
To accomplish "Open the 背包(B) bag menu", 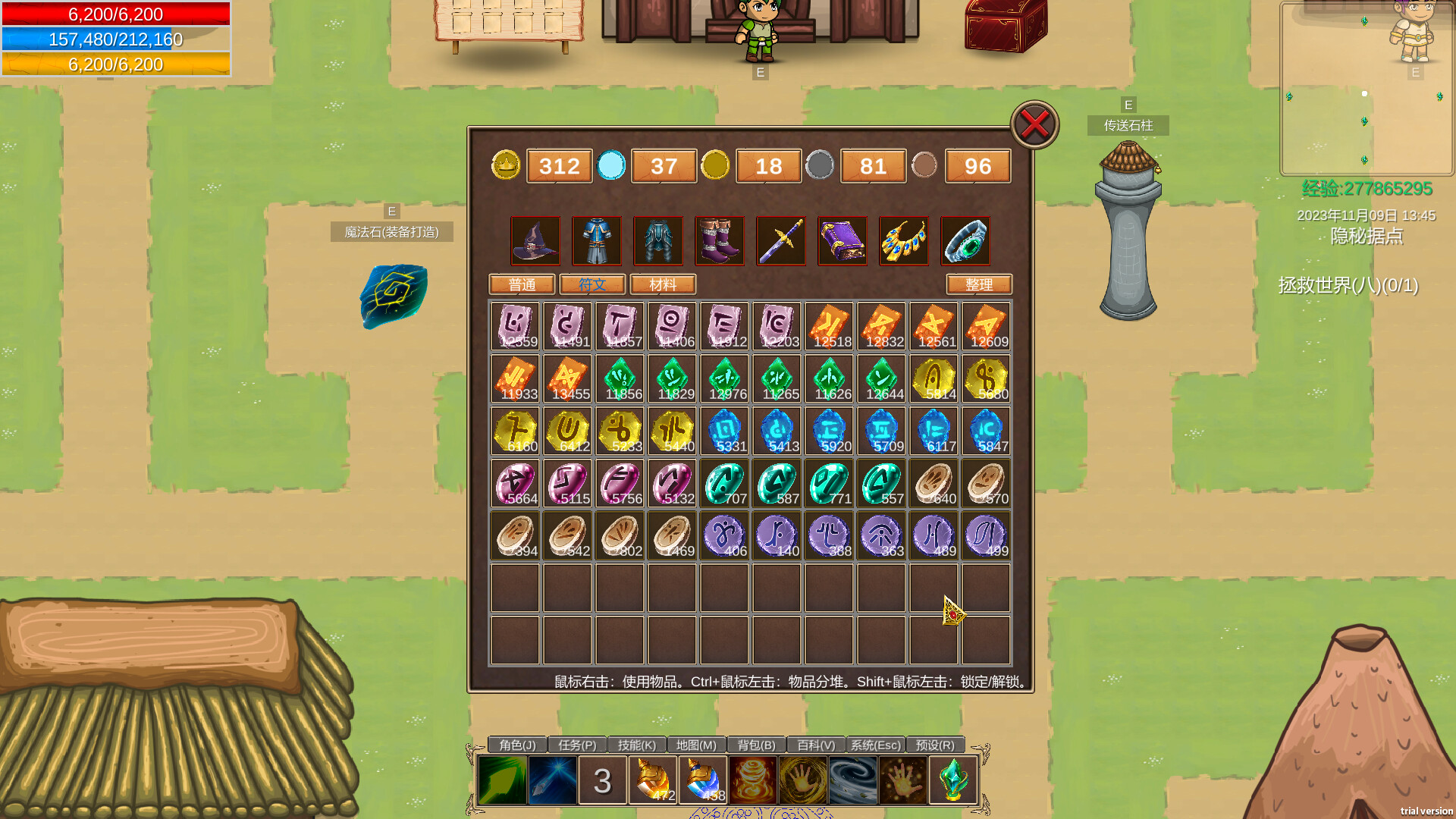I will point(755,745).
